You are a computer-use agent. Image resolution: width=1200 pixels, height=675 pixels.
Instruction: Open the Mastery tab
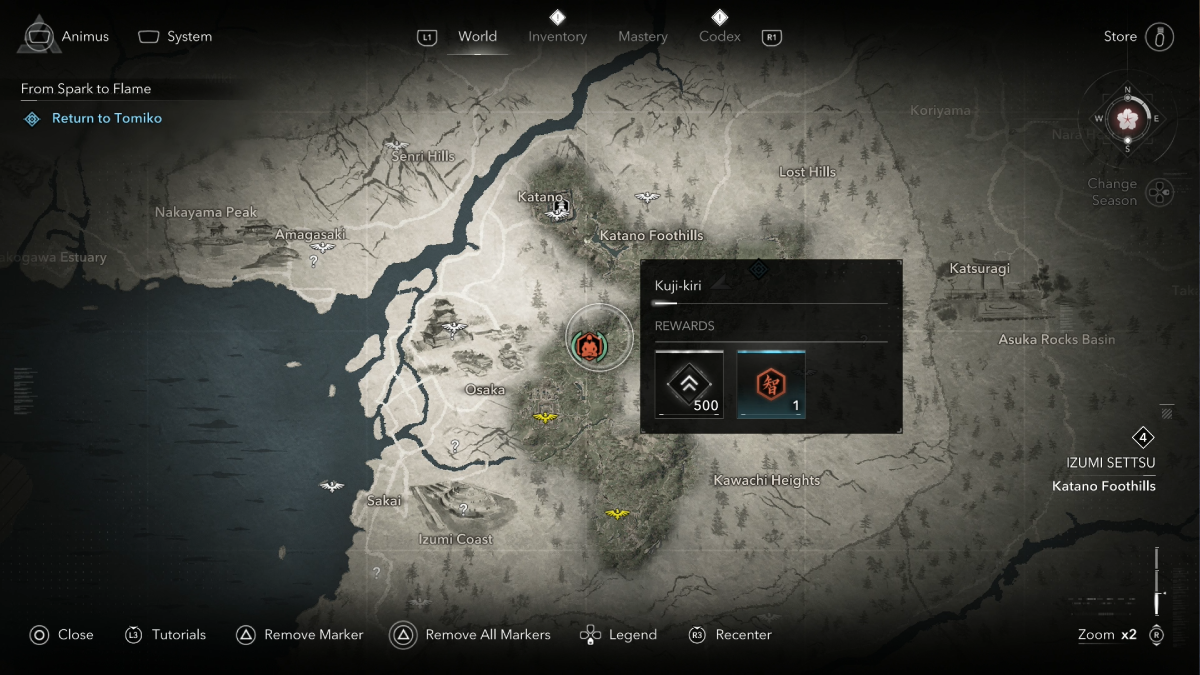coord(642,37)
